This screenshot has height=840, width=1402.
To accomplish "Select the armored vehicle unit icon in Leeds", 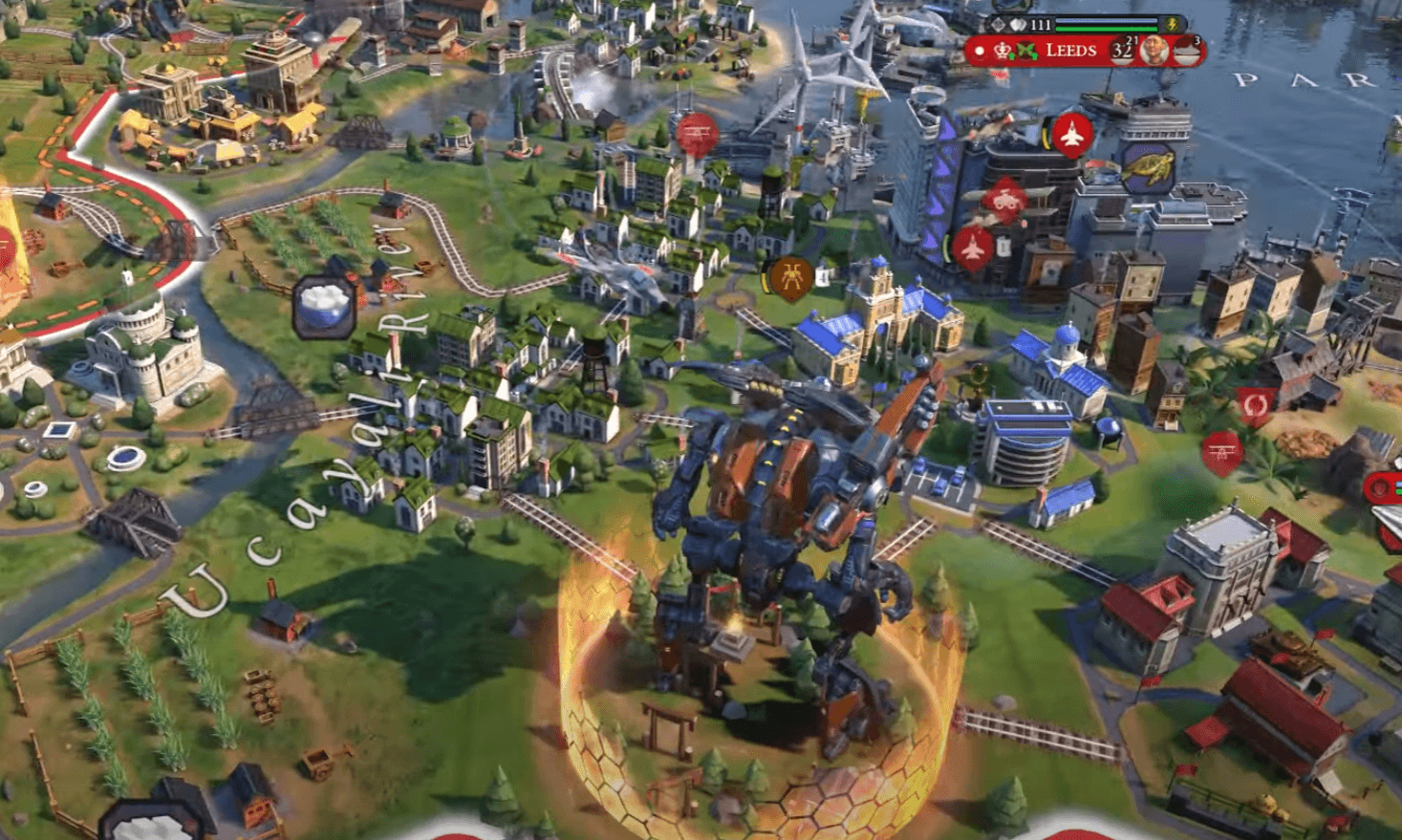I will pyautogui.click(x=1004, y=199).
